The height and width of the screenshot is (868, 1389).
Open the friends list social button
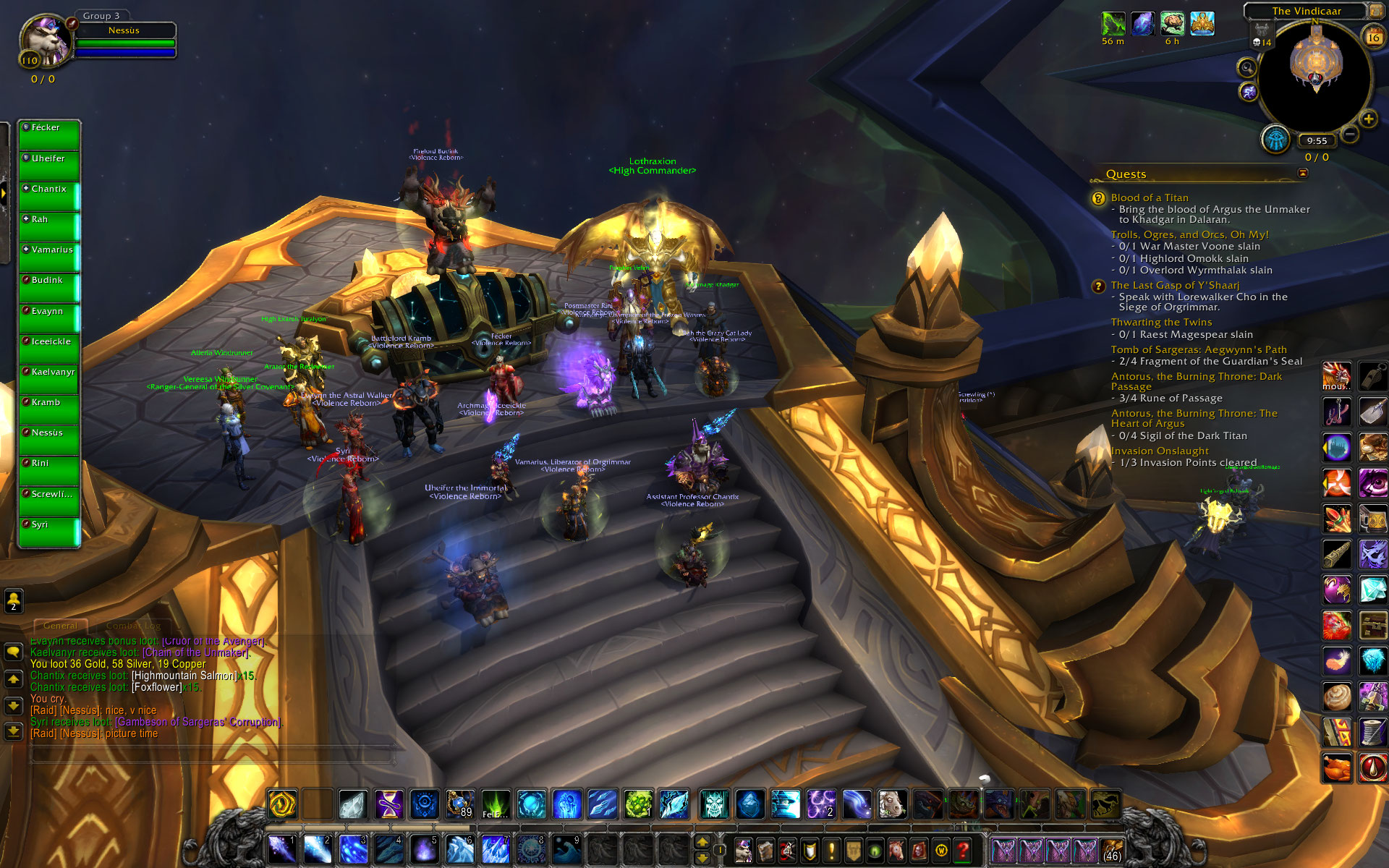pyautogui.click(x=13, y=600)
